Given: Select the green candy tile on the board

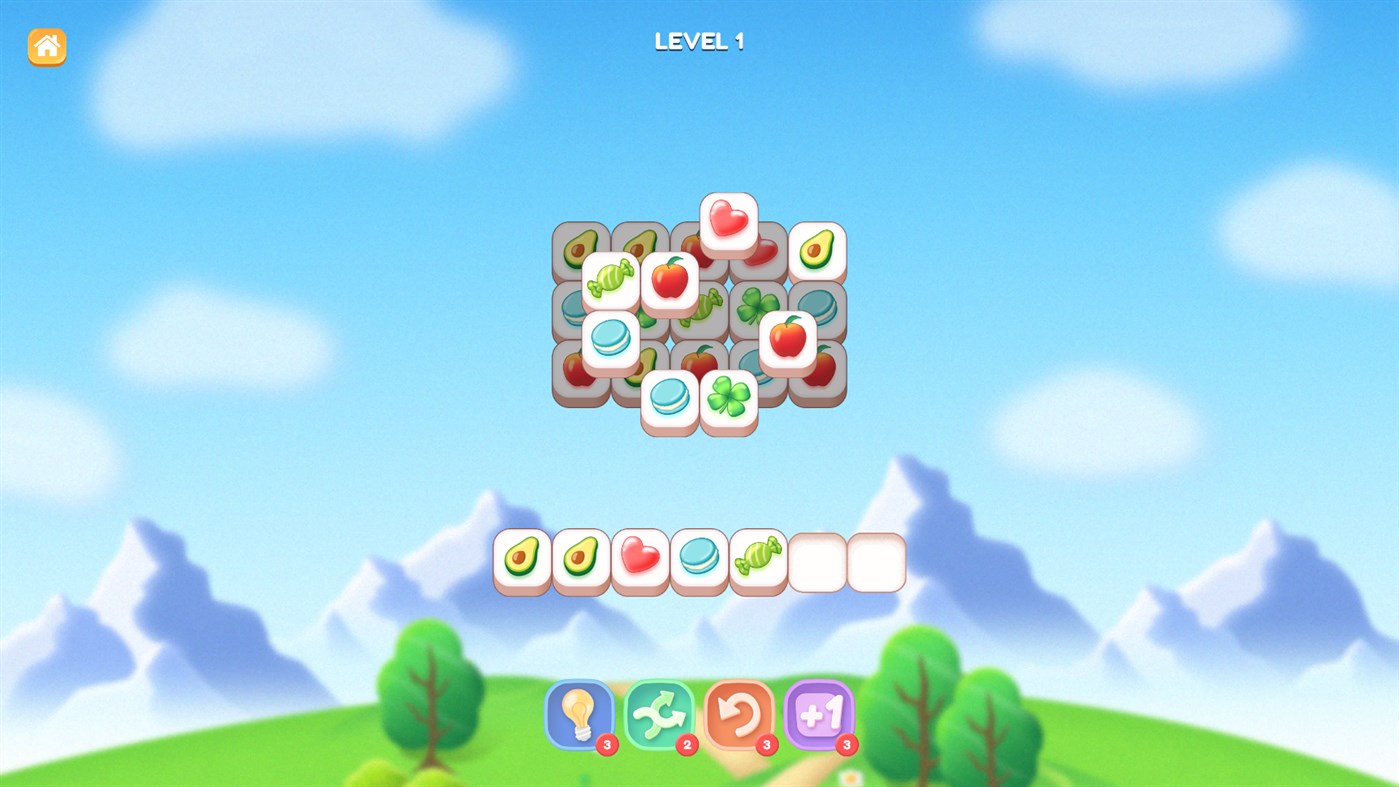Looking at the screenshot, I should coord(611,277).
